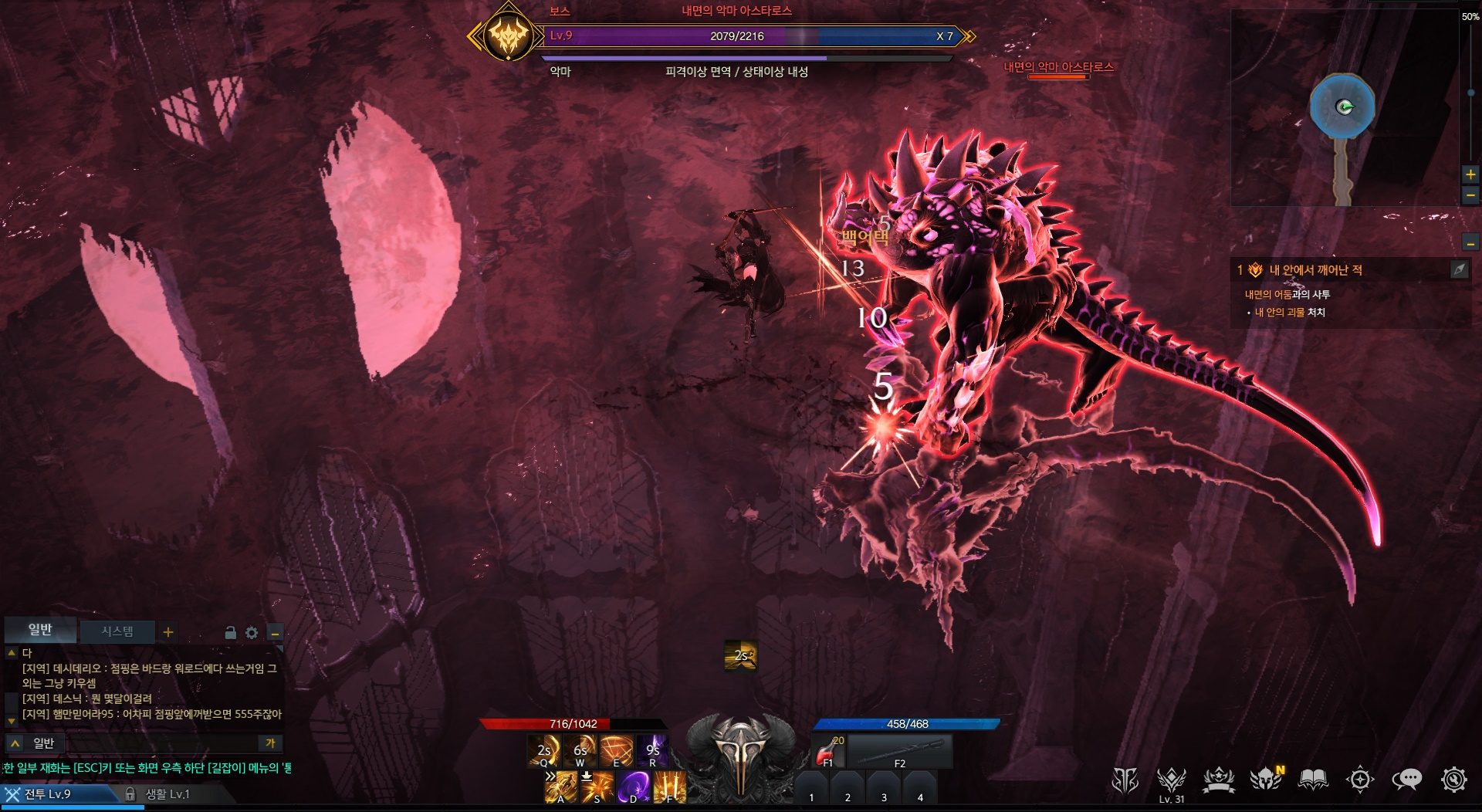Use the twin swords F skill
This screenshot has width=1482, height=812.
click(669, 787)
